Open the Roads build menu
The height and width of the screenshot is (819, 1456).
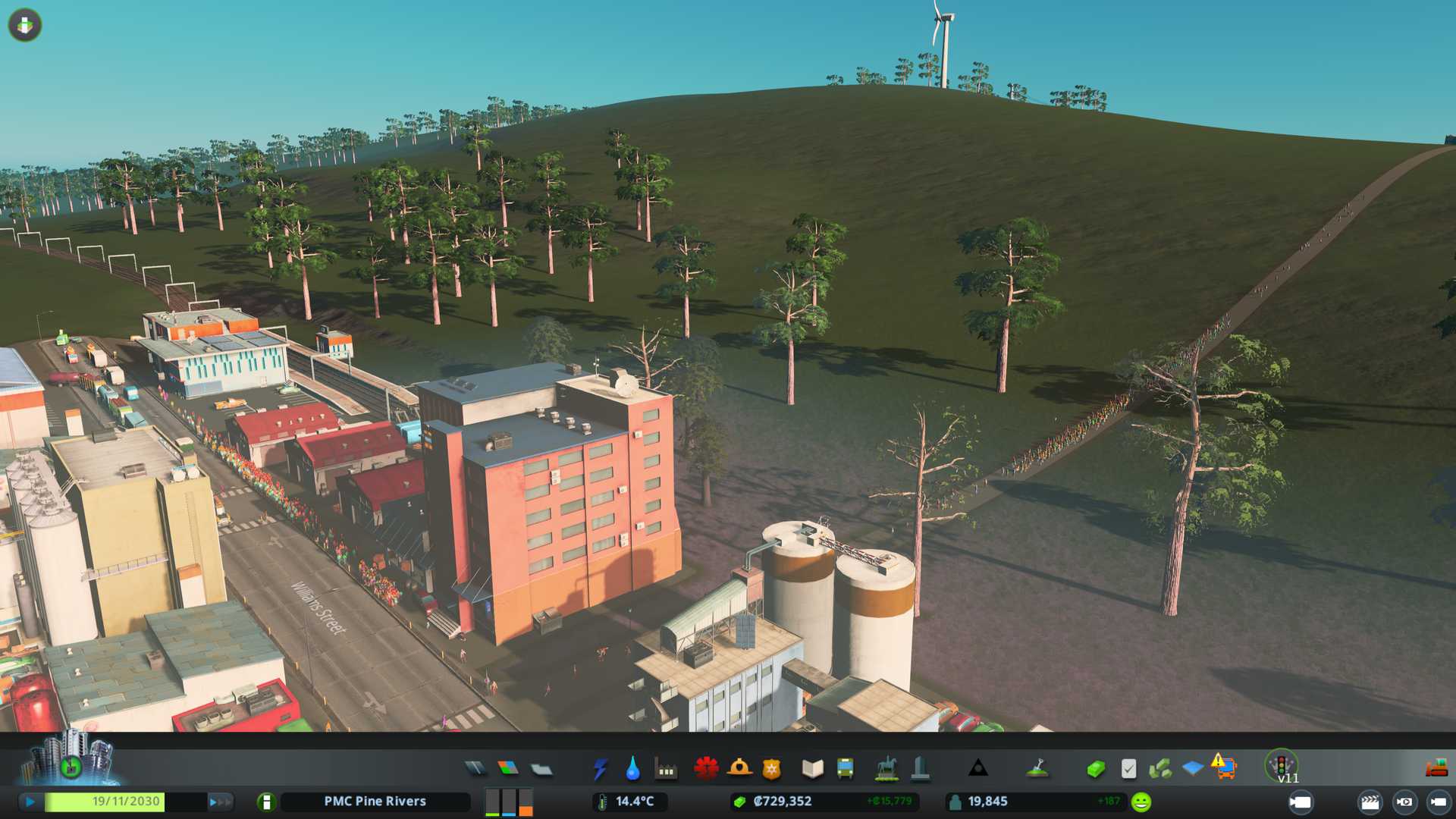(x=475, y=769)
